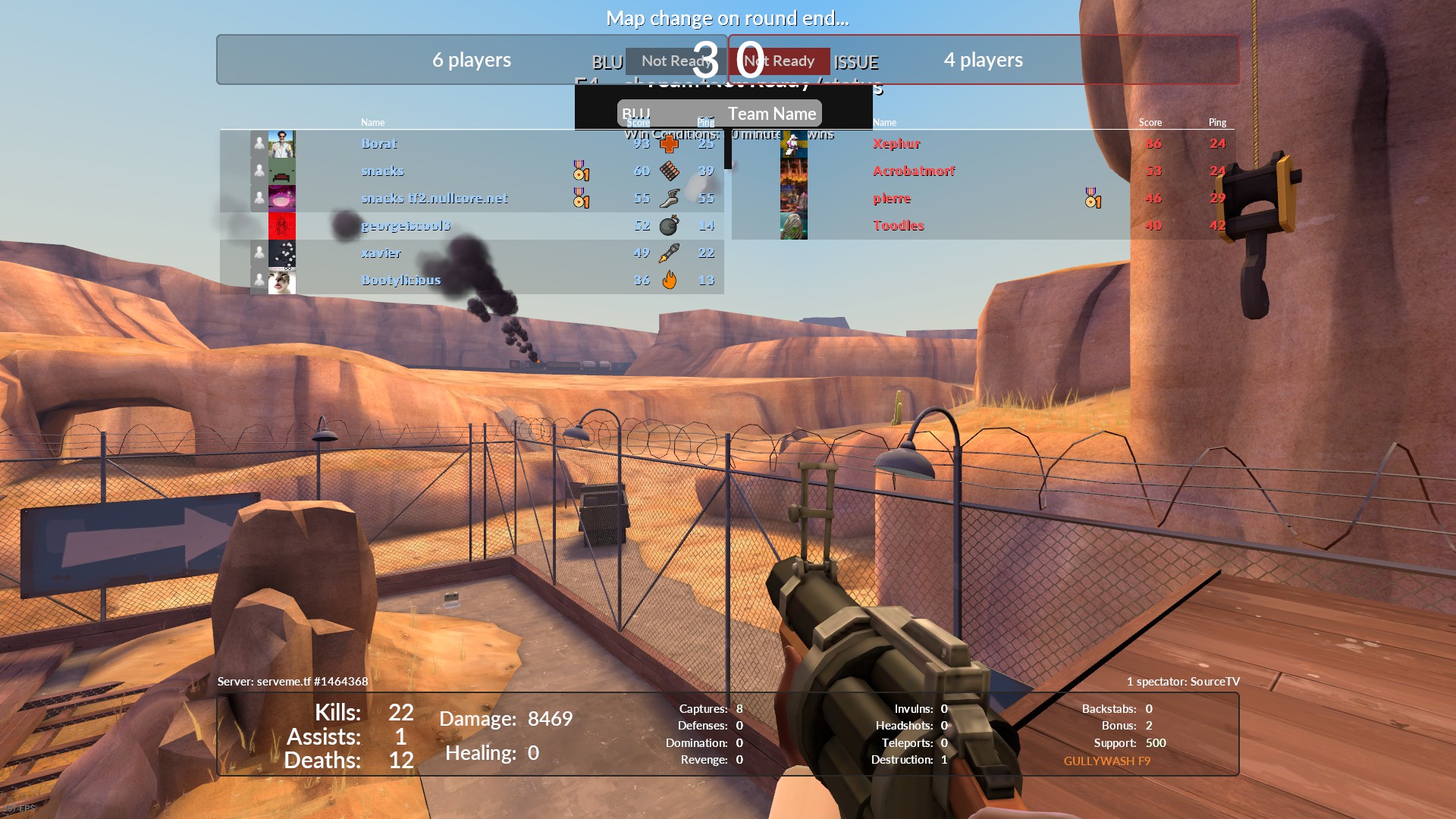Click Bootylicious's avatar picture
The image size is (1456, 819).
pyautogui.click(x=281, y=280)
